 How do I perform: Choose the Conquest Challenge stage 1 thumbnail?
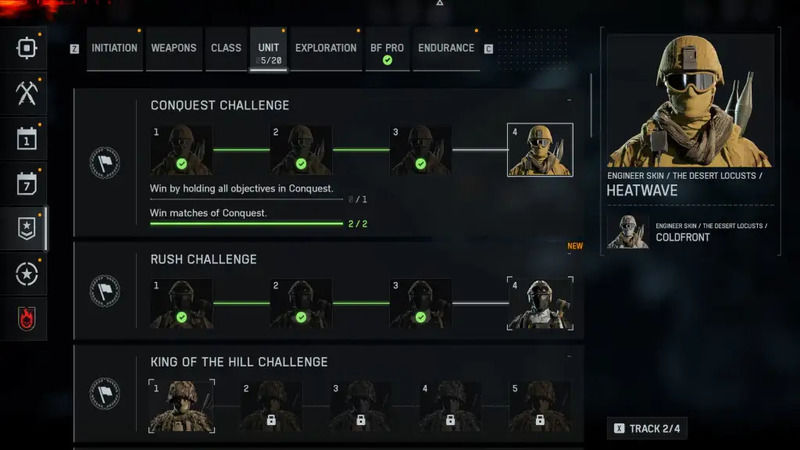(181, 150)
